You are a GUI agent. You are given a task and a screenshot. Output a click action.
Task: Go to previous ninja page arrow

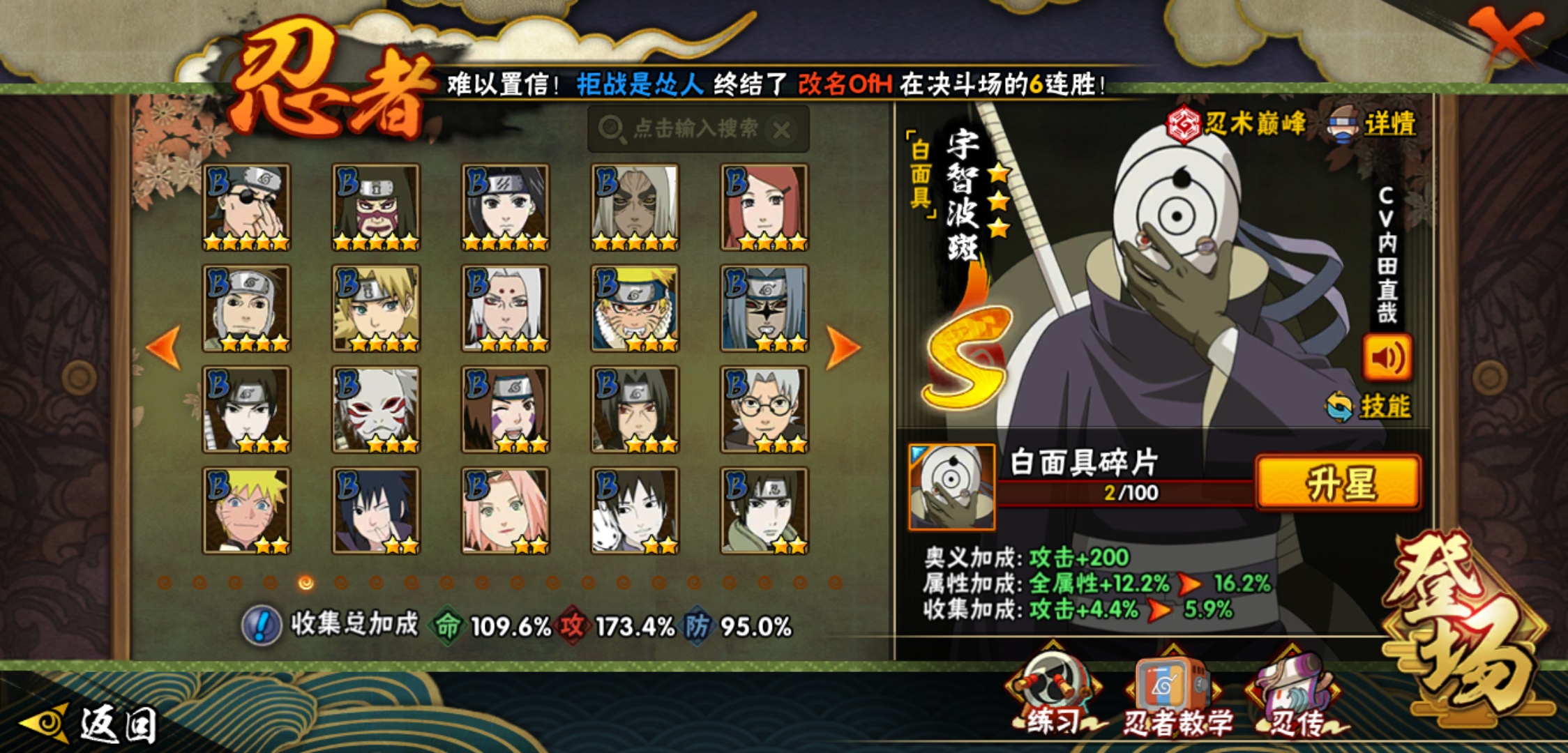click(x=165, y=347)
